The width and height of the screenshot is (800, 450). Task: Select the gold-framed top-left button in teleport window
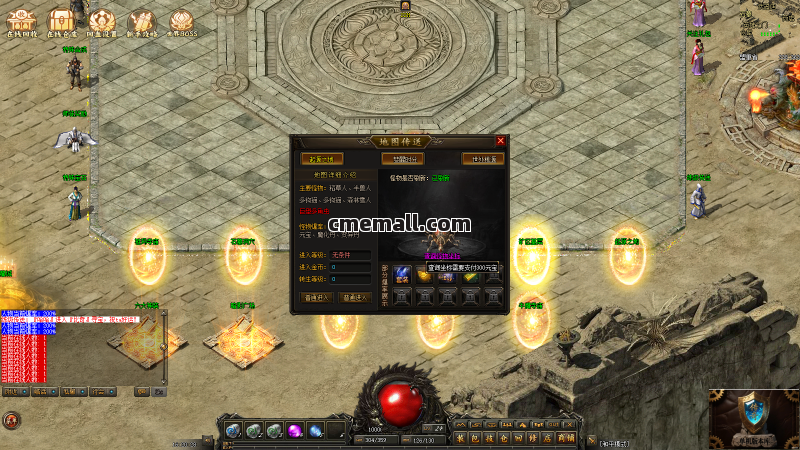[x=321, y=159]
